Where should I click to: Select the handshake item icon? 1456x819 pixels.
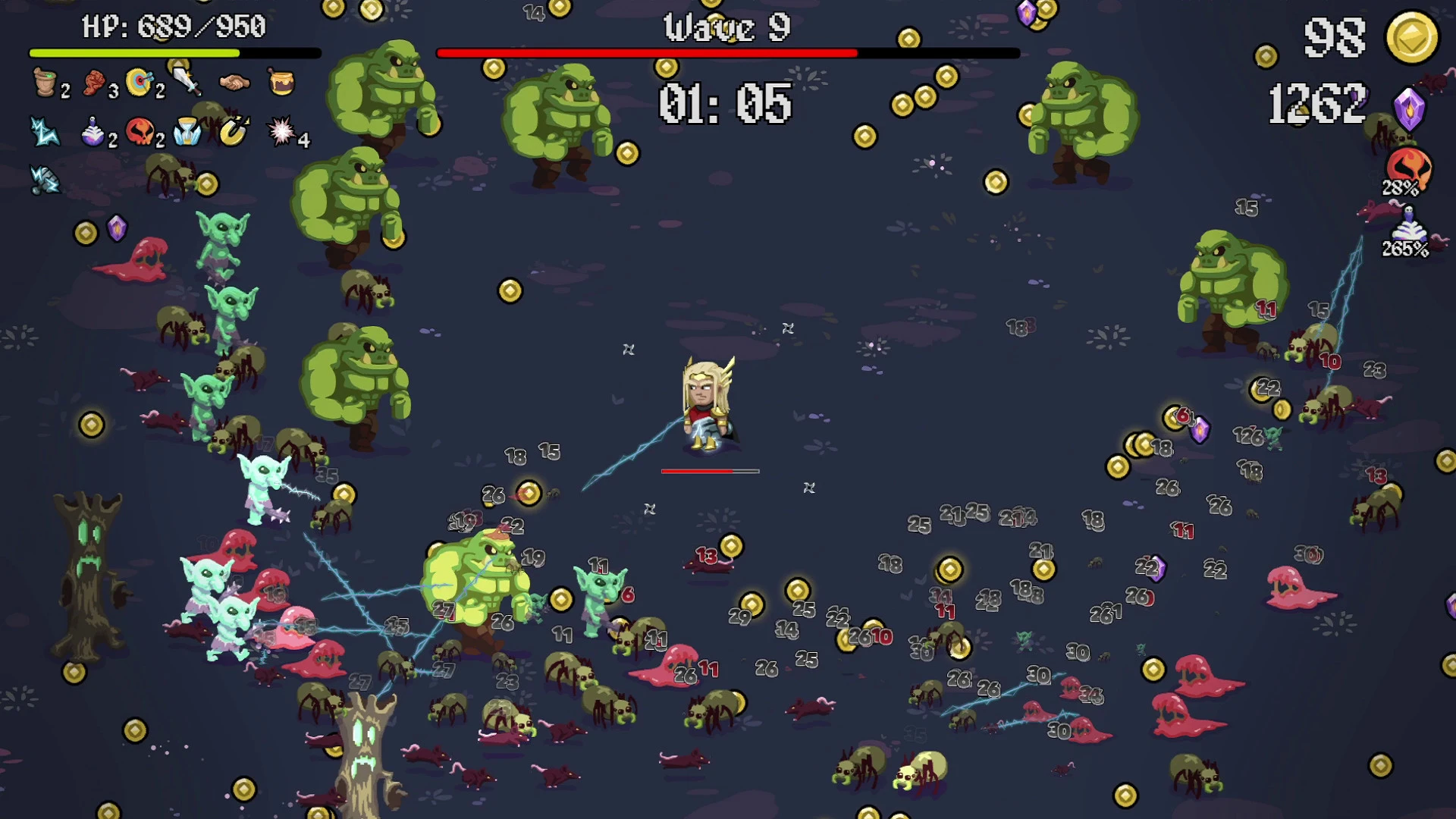pos(234,82)
